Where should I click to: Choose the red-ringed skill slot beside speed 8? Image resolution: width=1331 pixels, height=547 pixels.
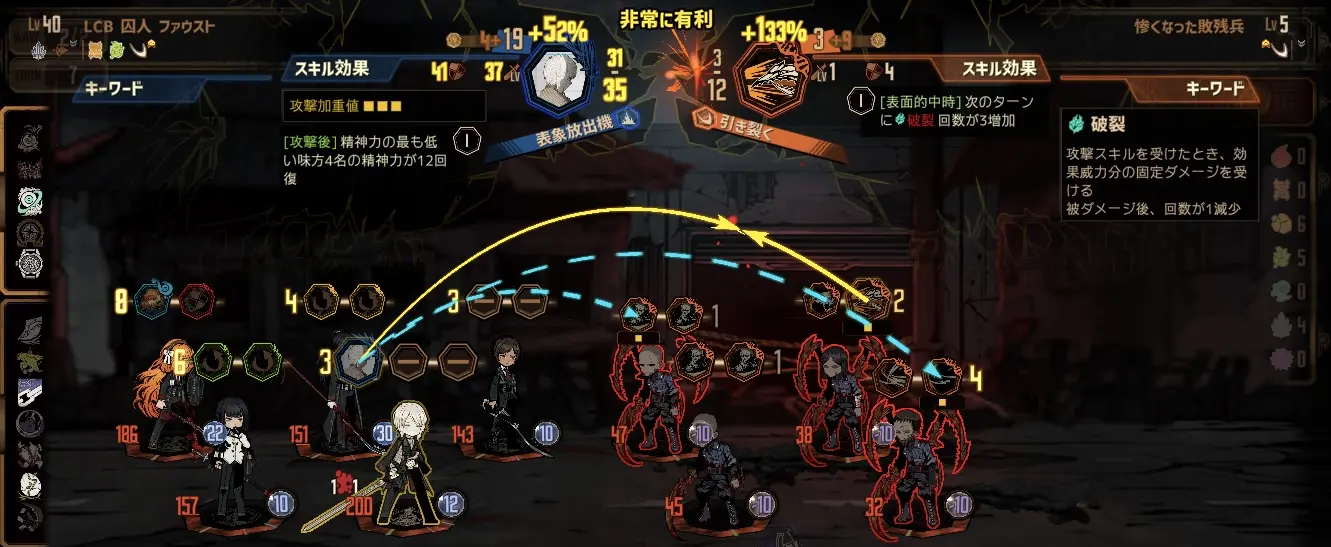[x=197, y=300]
